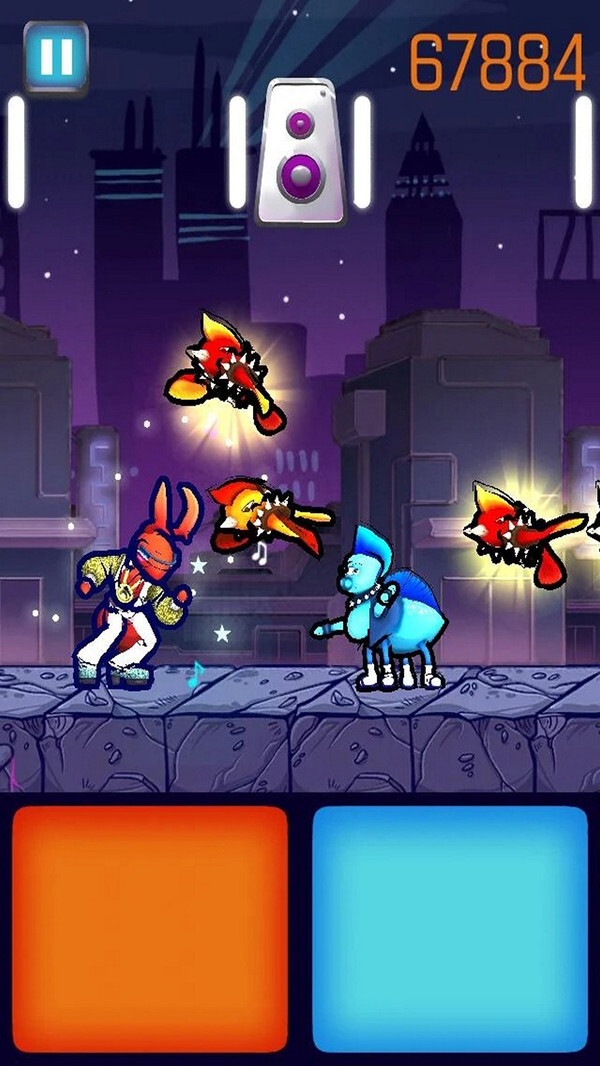
Task: Tap the large orange pad
Action: 150,927
